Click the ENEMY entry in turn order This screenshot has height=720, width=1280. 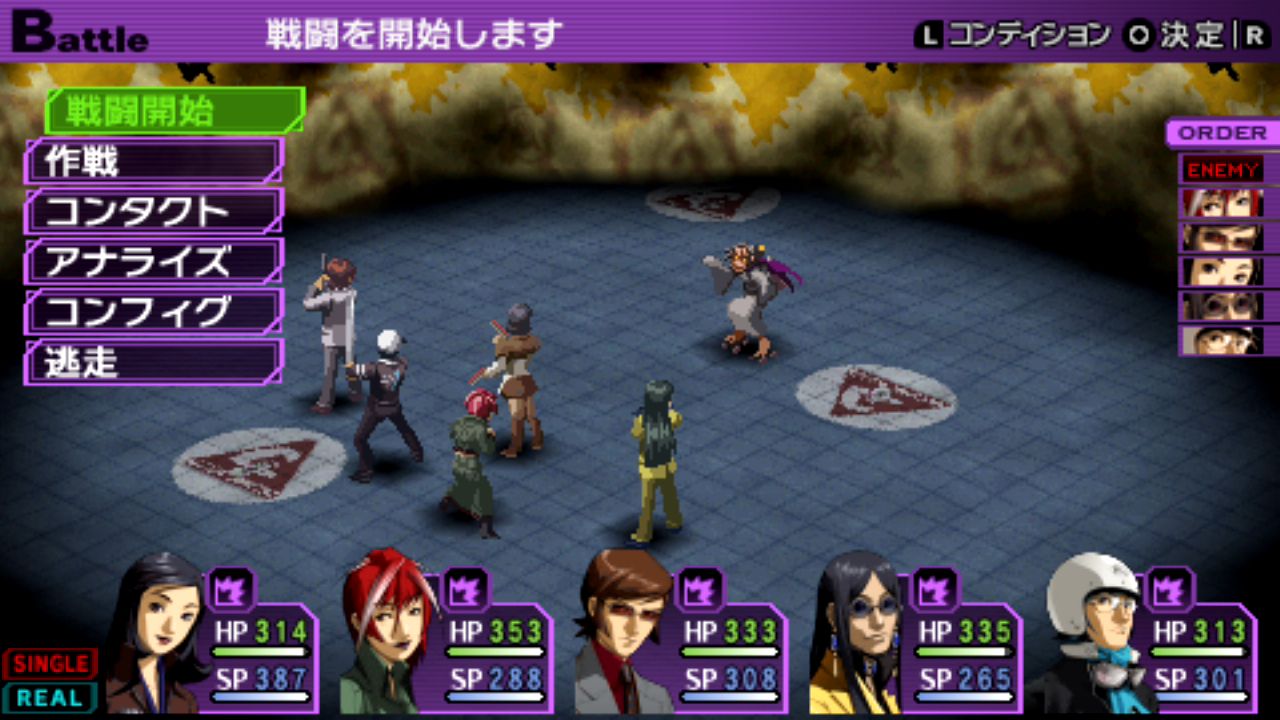1224,169
